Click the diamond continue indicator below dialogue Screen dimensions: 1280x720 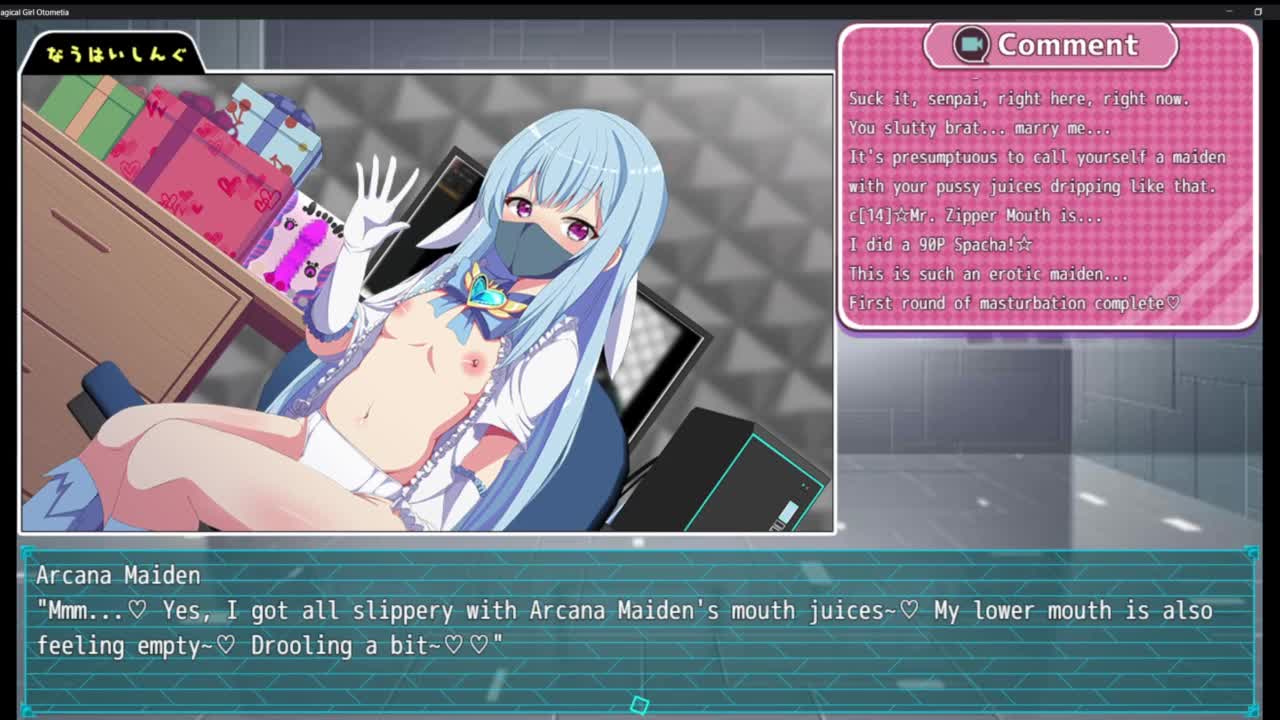[640, 705]
